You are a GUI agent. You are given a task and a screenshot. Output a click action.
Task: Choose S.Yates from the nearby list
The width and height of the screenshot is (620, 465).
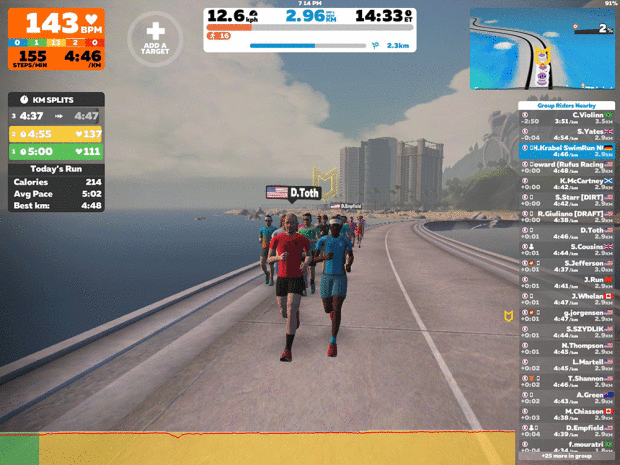point(568,134)
